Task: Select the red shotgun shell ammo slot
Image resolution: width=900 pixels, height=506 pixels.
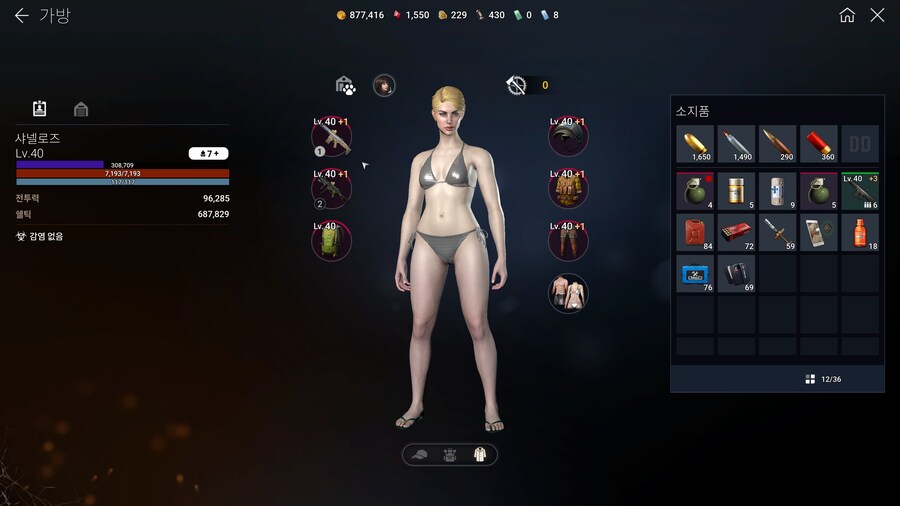Action: (818, 144)
